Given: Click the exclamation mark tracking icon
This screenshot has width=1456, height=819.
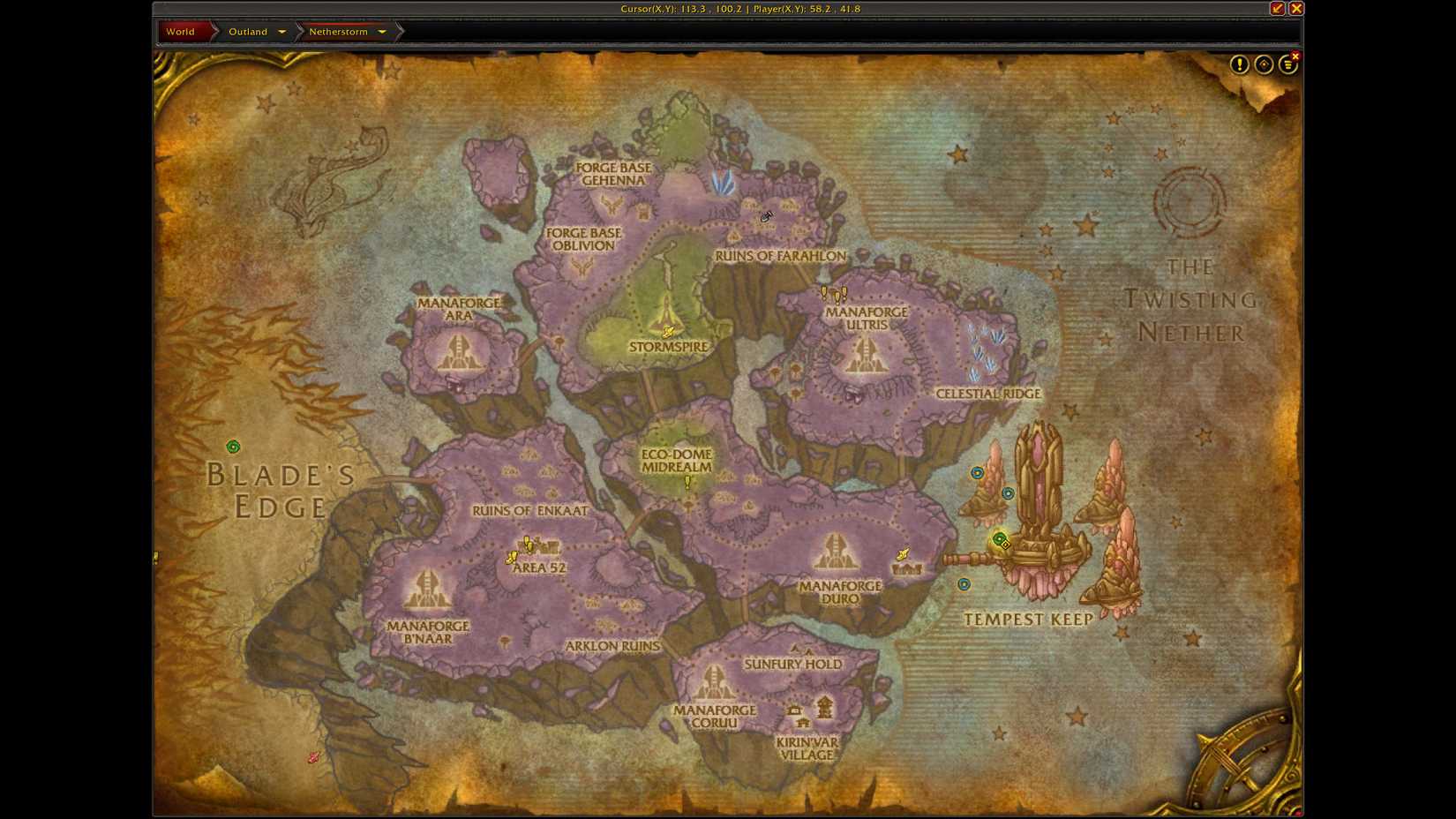Looking at the screenshot, I should coord(1238,64).
